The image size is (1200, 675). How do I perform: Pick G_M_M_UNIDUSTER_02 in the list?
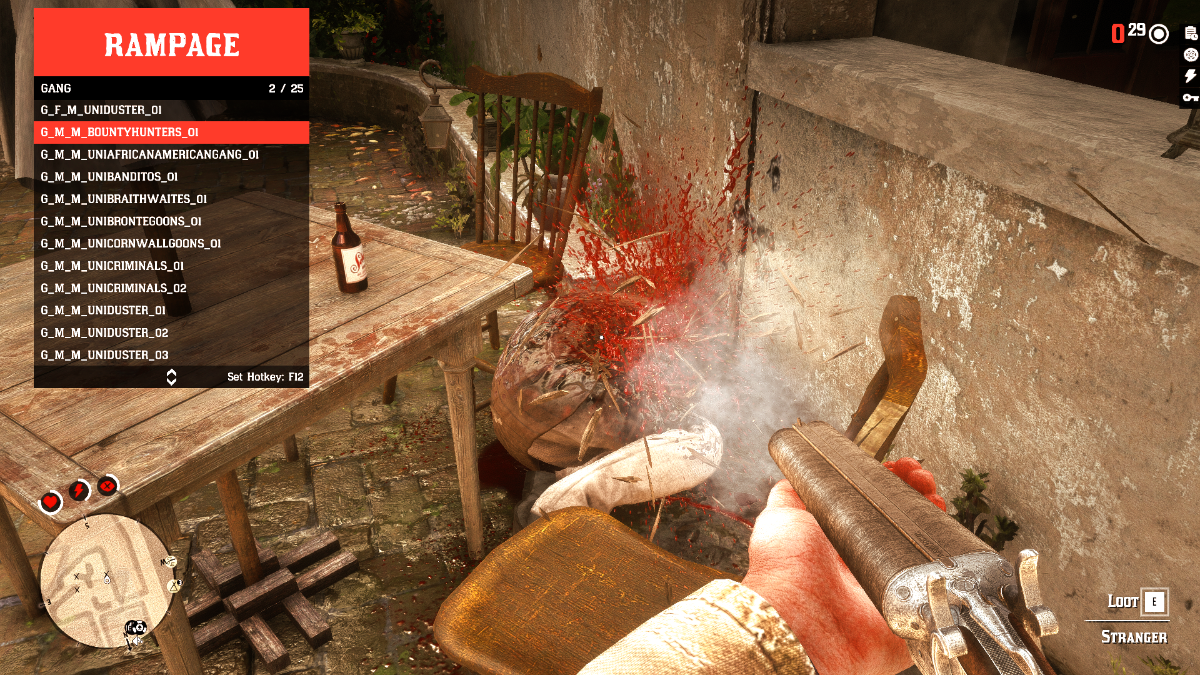[171, 332]
